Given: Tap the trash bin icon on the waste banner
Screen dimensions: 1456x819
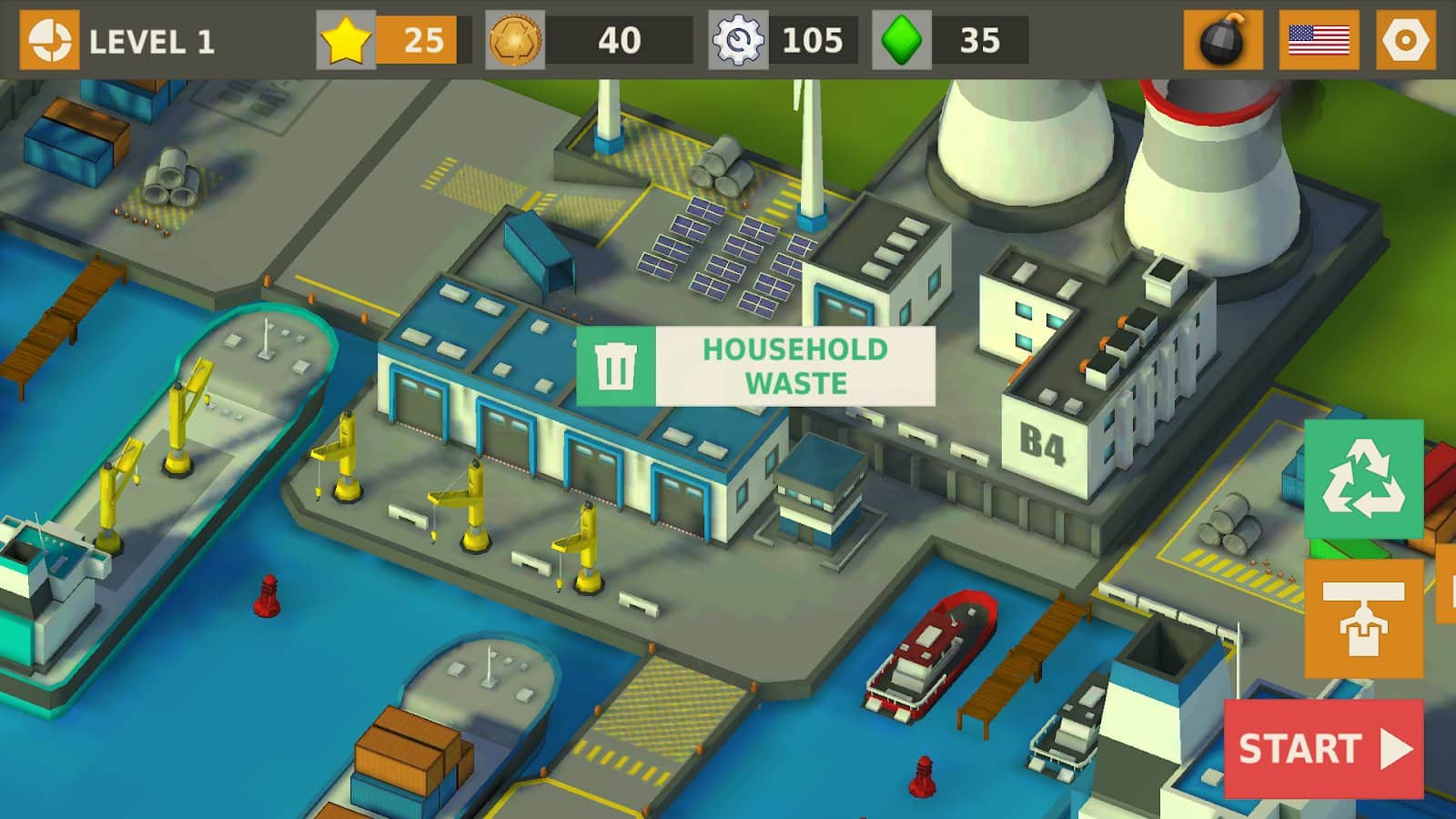Looking at the screenshot, I should click(x=616, y=362).
